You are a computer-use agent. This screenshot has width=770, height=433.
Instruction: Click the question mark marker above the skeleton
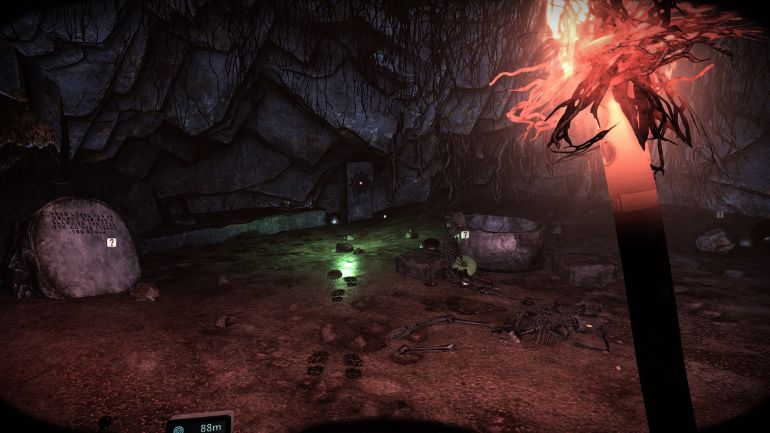point(465,235)
